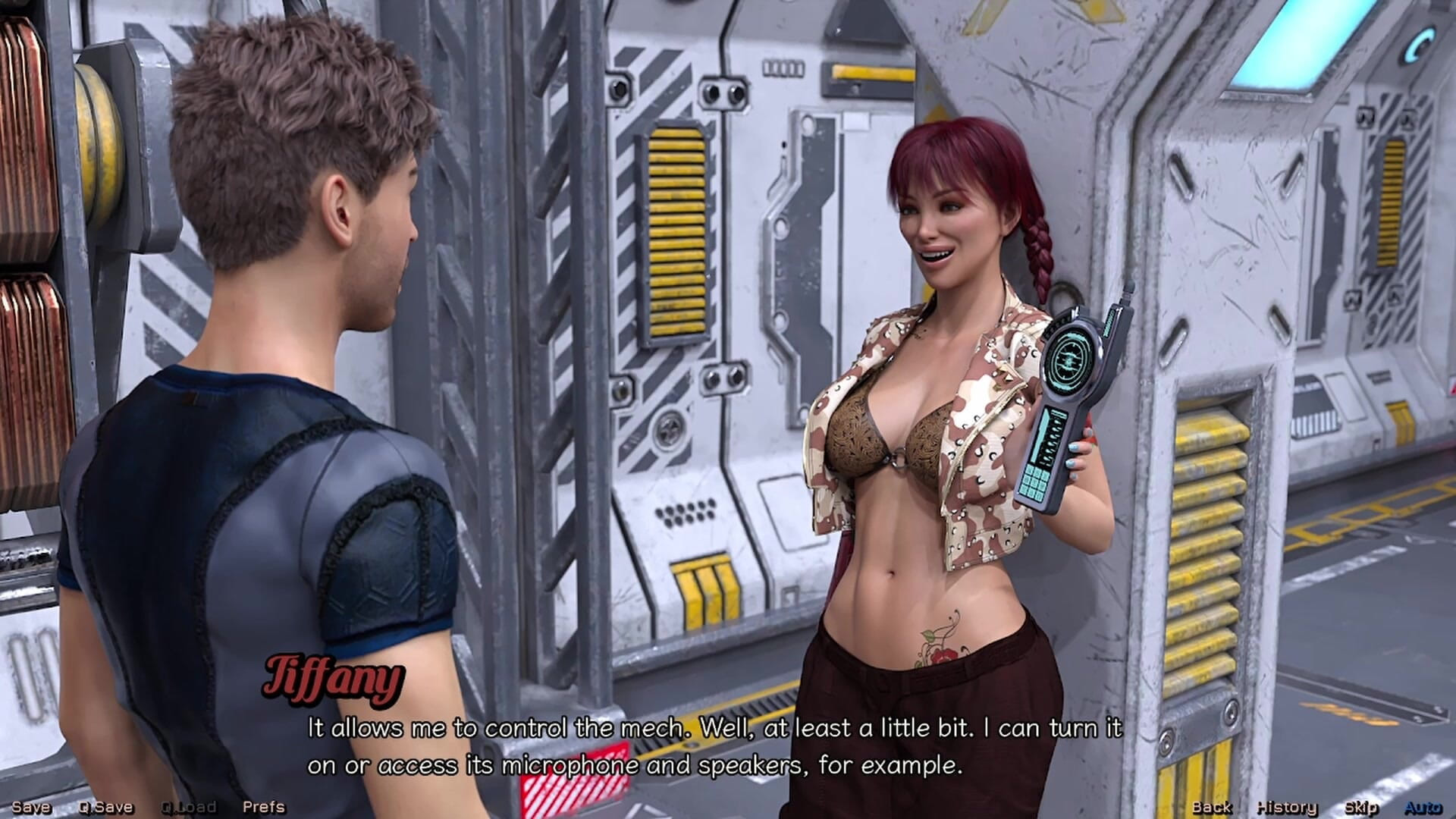This screenshot has width=1456, height=819.
Task: Open the Prefs settings screen
Action: click(x=263, y=808)
